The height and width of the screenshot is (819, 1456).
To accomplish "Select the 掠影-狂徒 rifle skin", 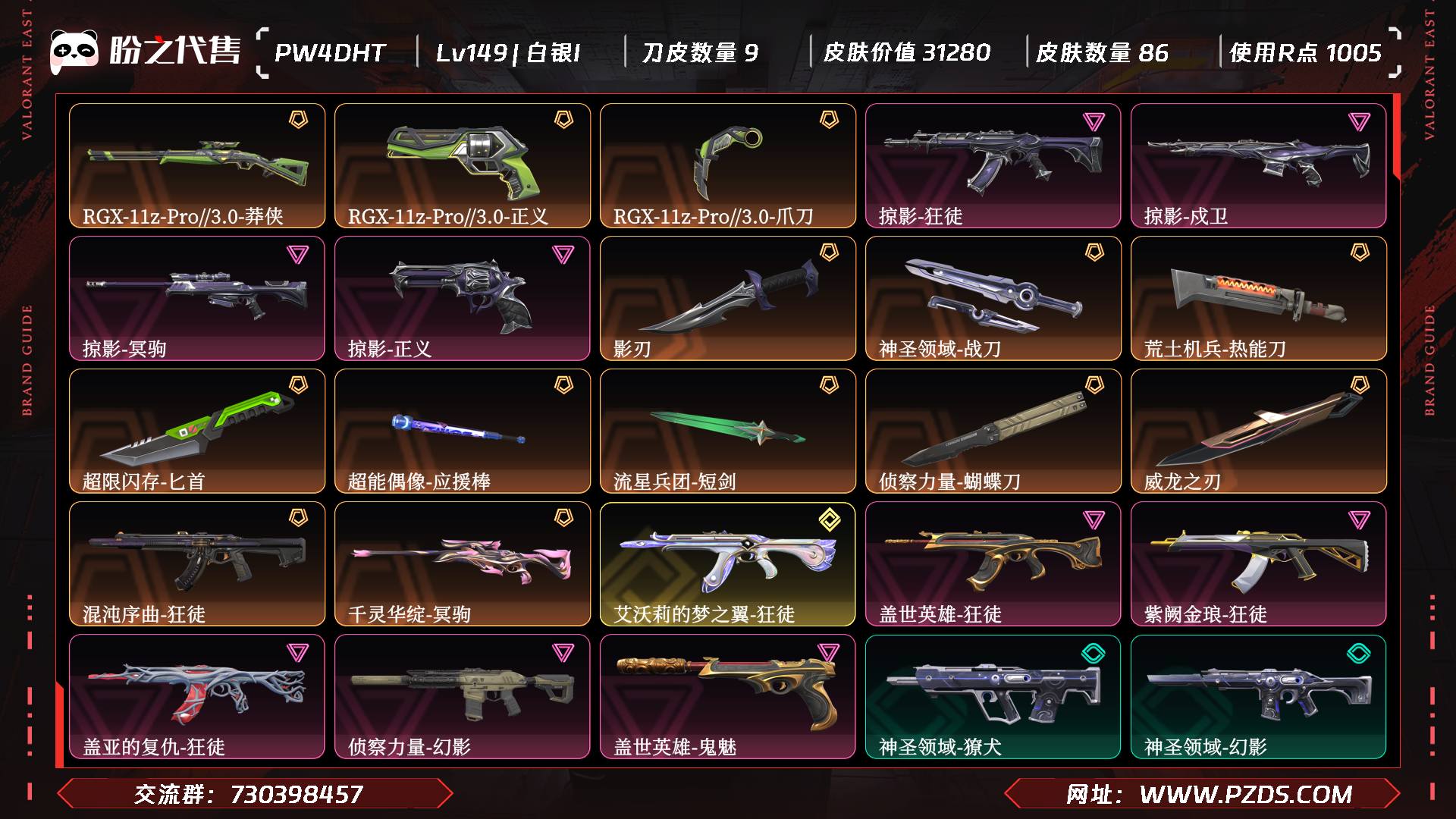I will point(993,165).
